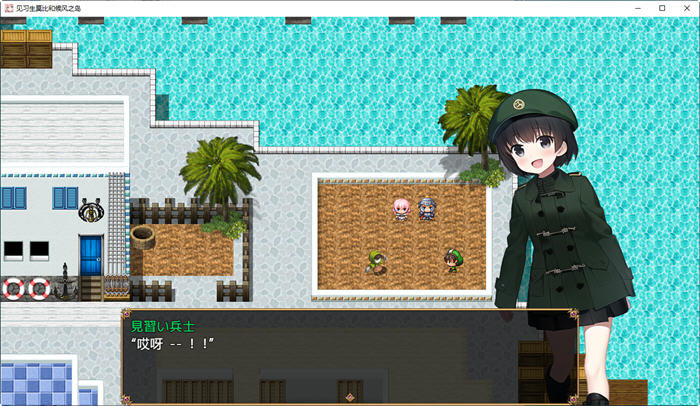700x406 pixels.
Task: Close the game window
Action: click(685, 8)
